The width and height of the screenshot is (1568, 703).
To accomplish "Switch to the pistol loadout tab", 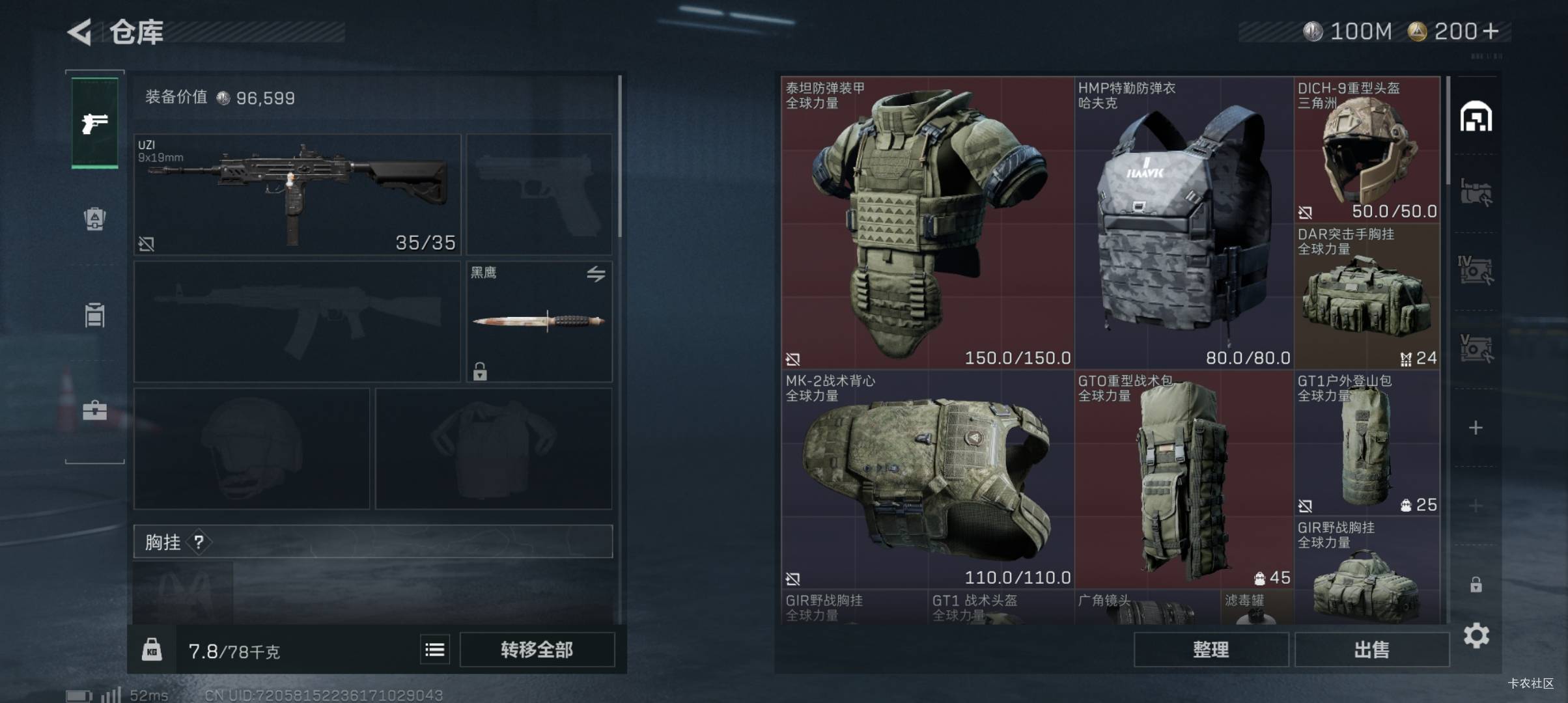I will (x=95, y=123).
